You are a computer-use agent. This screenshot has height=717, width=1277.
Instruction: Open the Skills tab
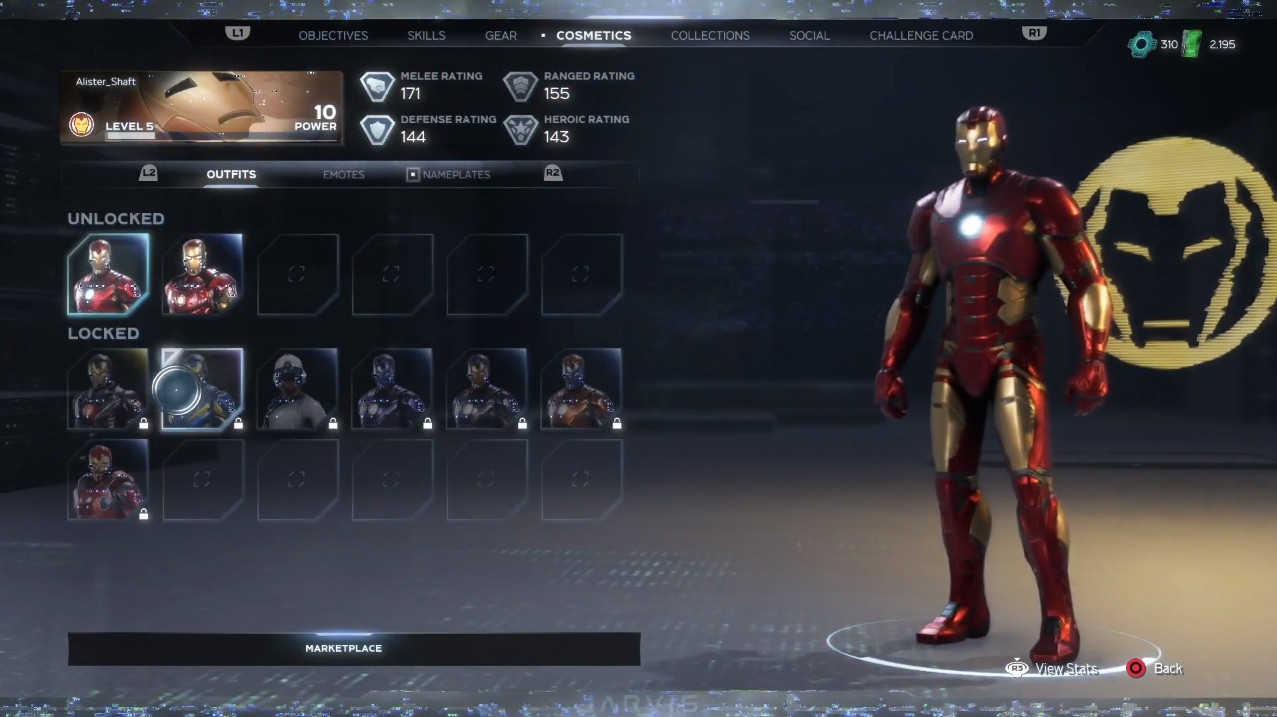coord(426,36)
